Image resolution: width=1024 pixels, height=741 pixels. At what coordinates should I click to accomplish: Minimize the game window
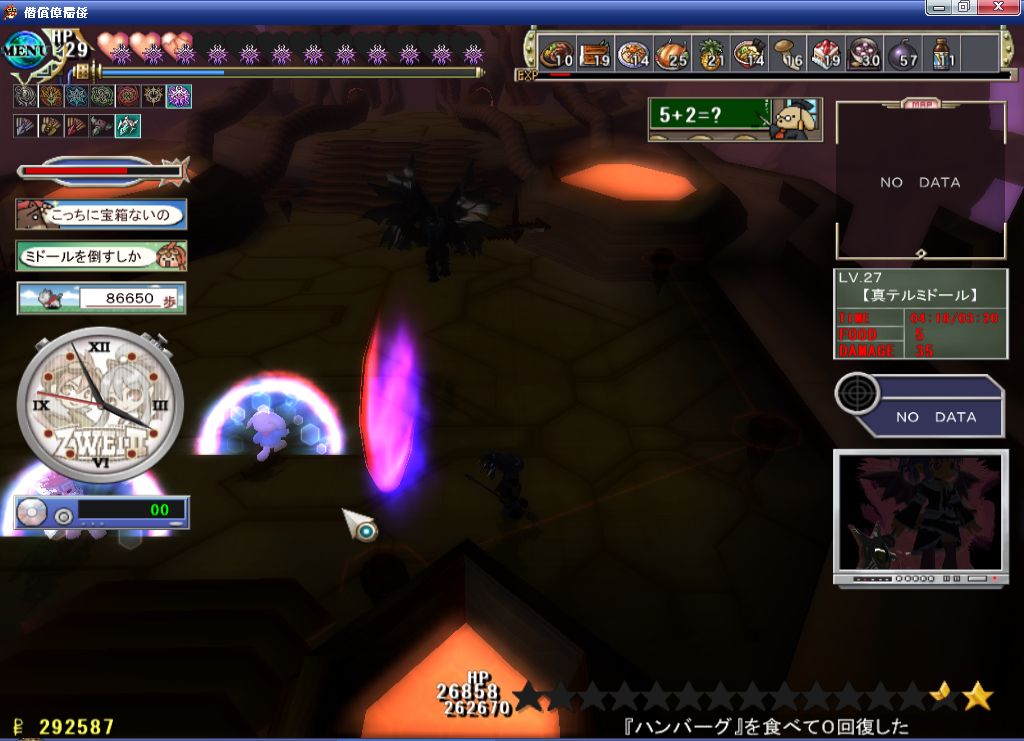pos(939,8)
